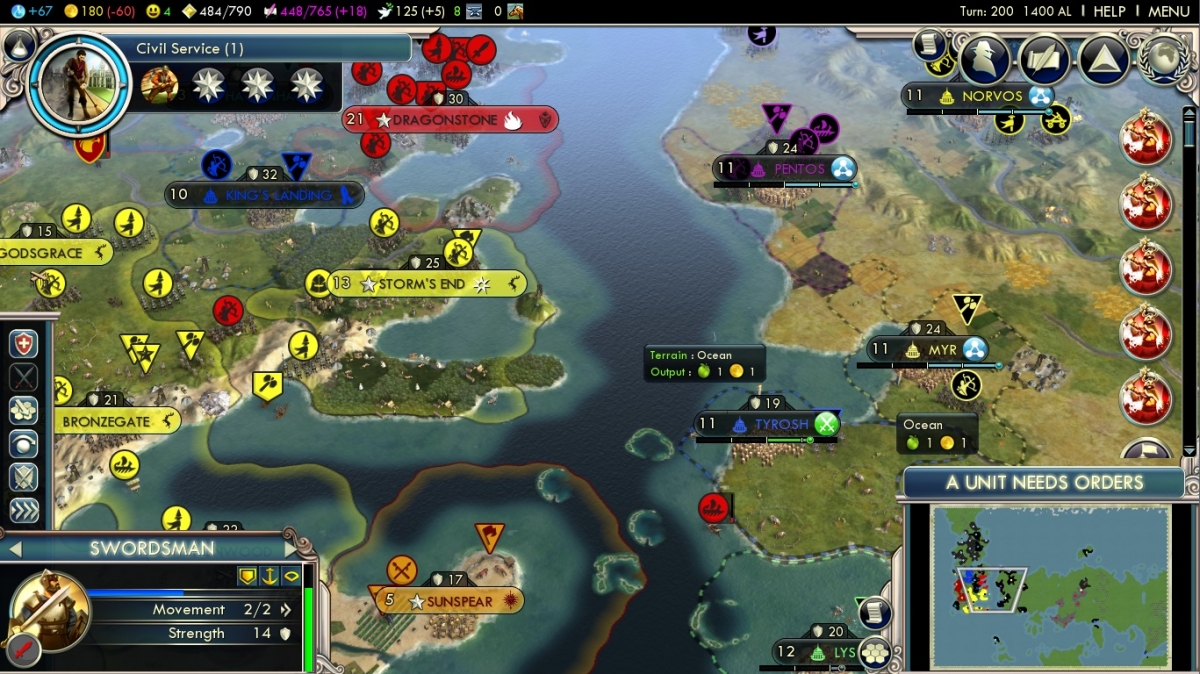Open the HELP Civilopedia
The width and height of the screenshot is (1200, 674).
tap(1109, 11)
